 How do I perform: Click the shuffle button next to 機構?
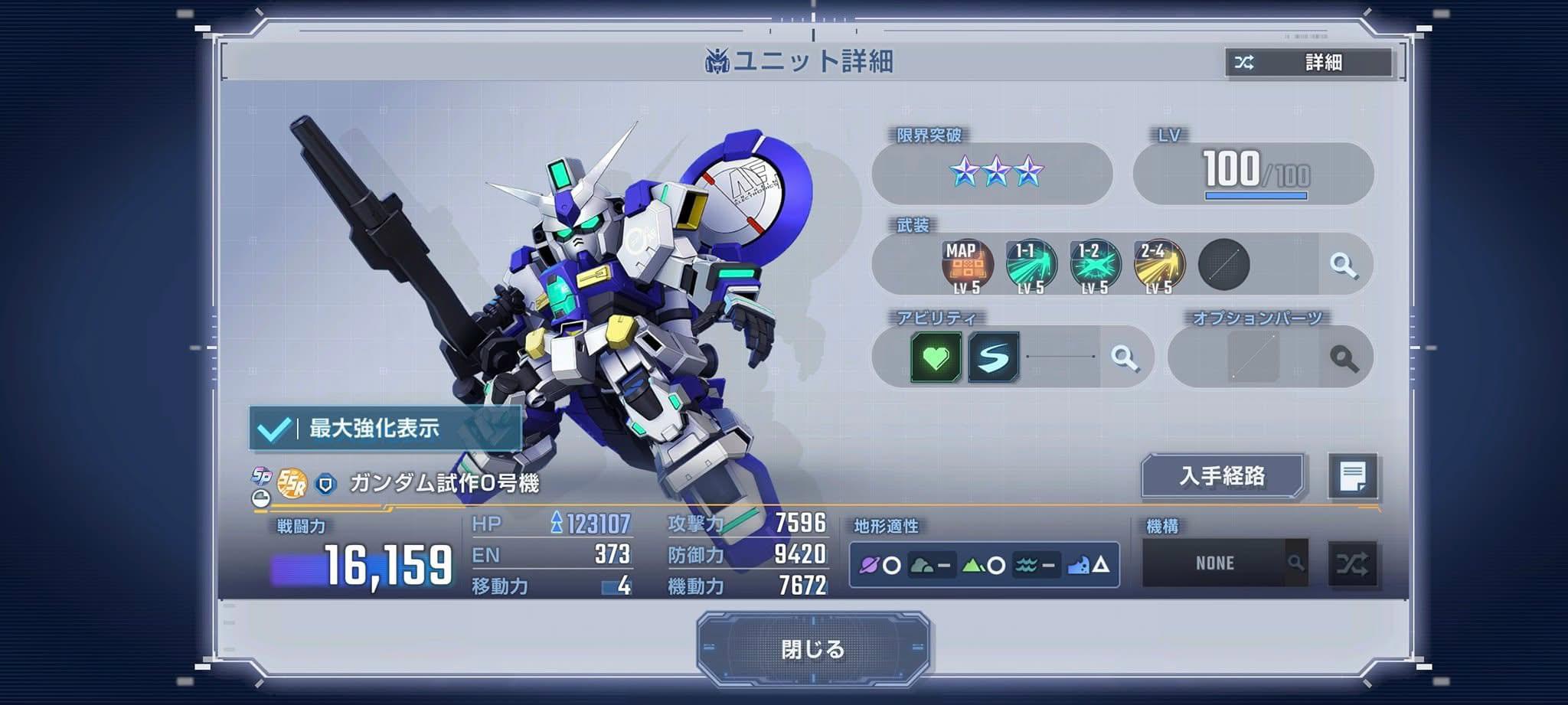click(x=1352, y=564)
